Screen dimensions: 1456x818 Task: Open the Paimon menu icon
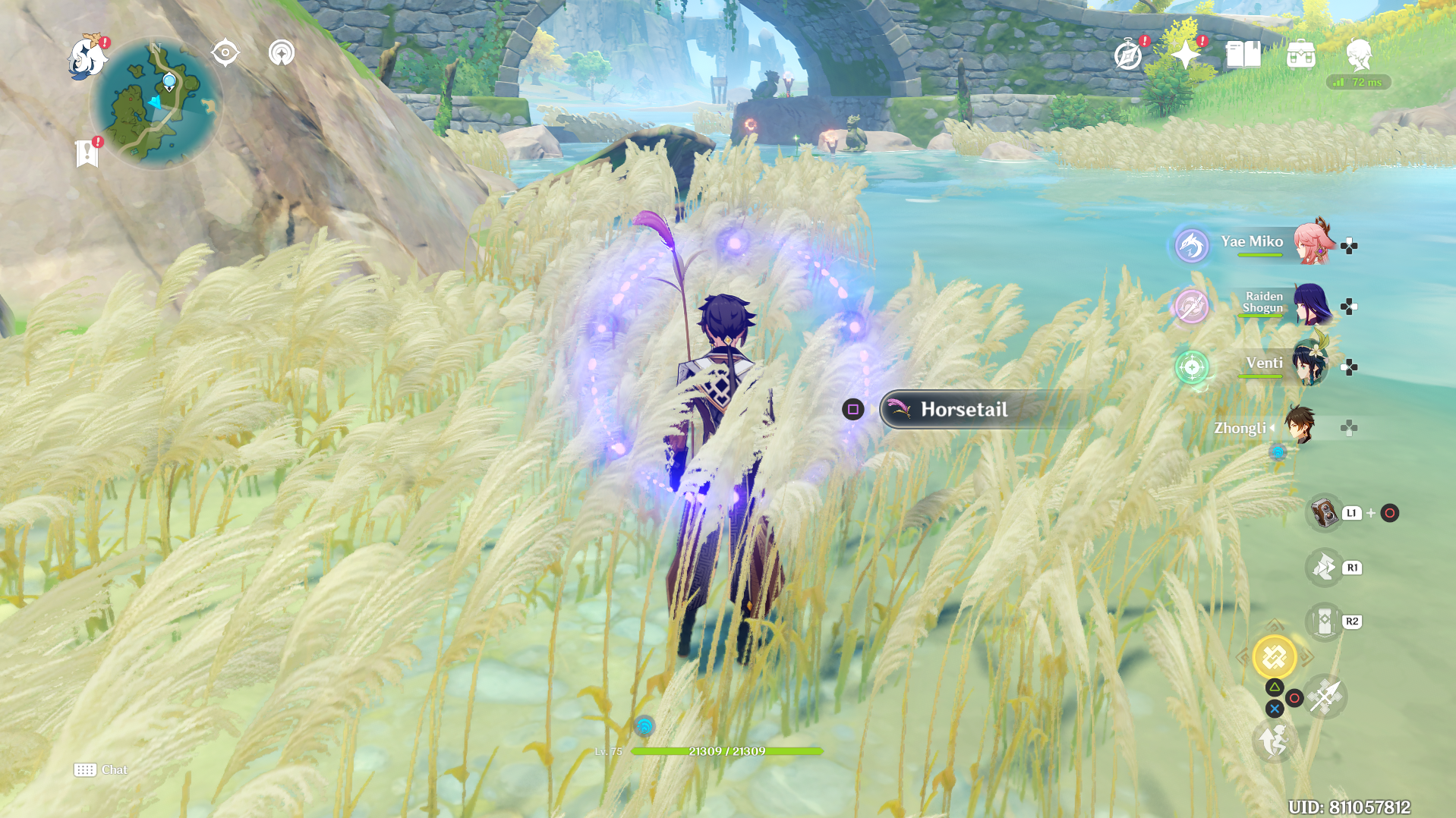(x=87, y=58)
